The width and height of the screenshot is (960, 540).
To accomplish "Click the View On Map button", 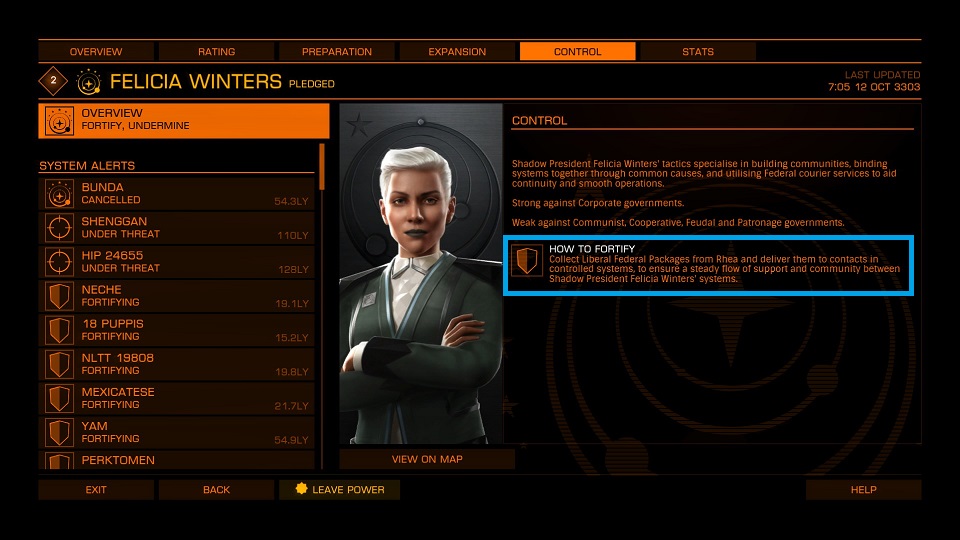I will point(427,460).
